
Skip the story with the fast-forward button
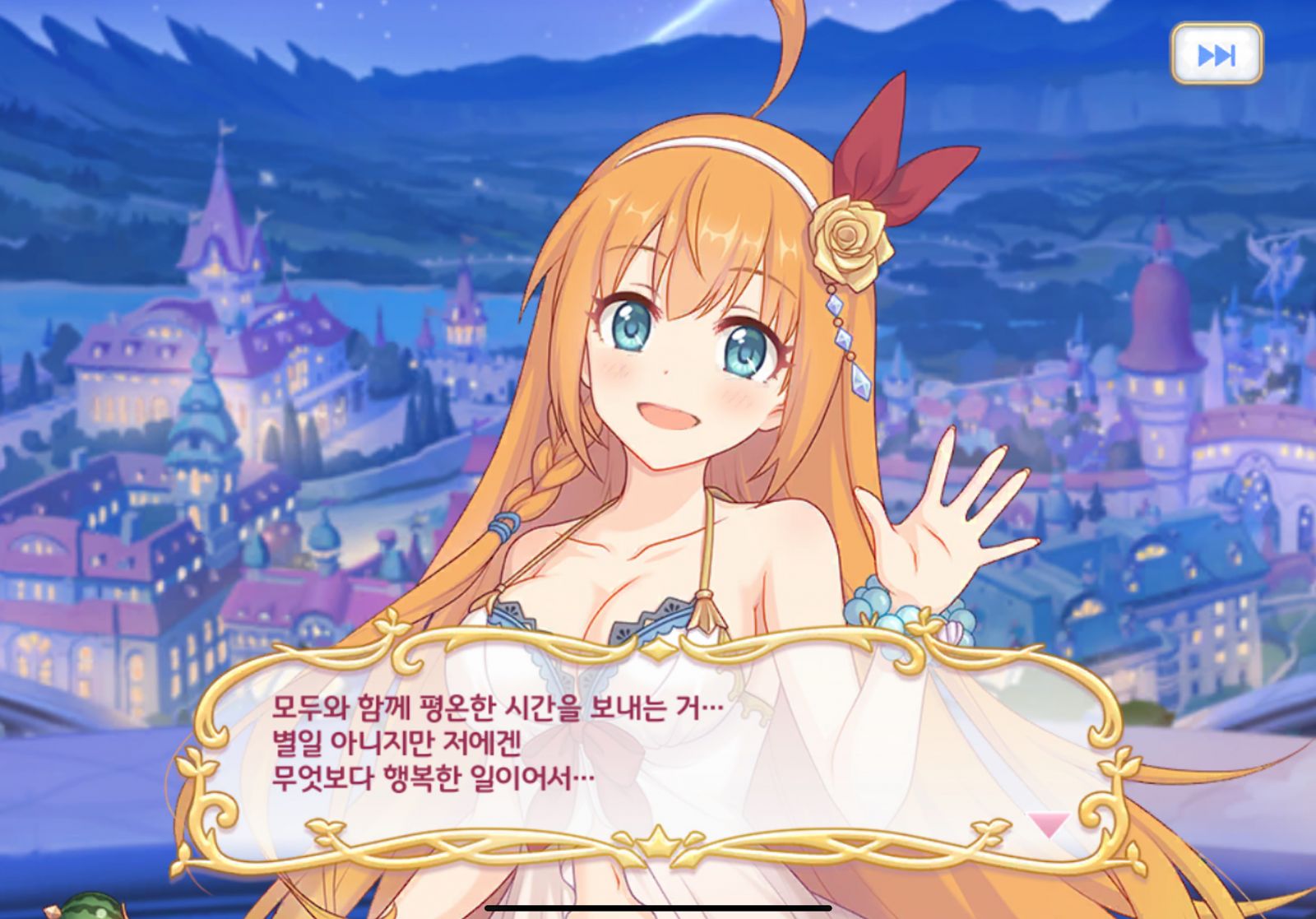pyautogui.click(x=1216, y=54)
